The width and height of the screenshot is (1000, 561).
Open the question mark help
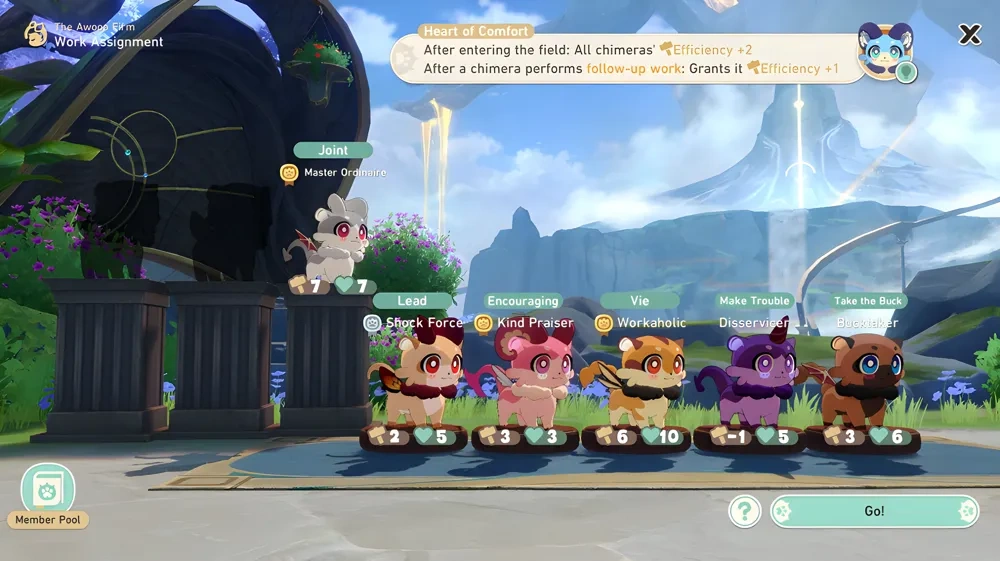pyautogui.click(x=745, y=512)
